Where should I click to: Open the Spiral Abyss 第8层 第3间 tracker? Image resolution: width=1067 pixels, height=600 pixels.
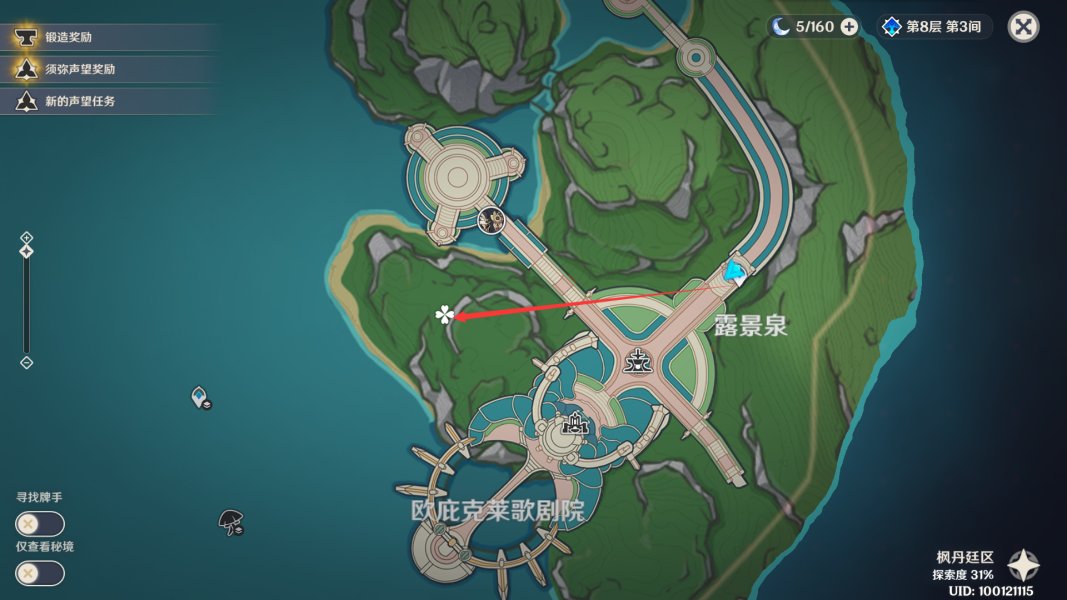[x=934, y=27]
